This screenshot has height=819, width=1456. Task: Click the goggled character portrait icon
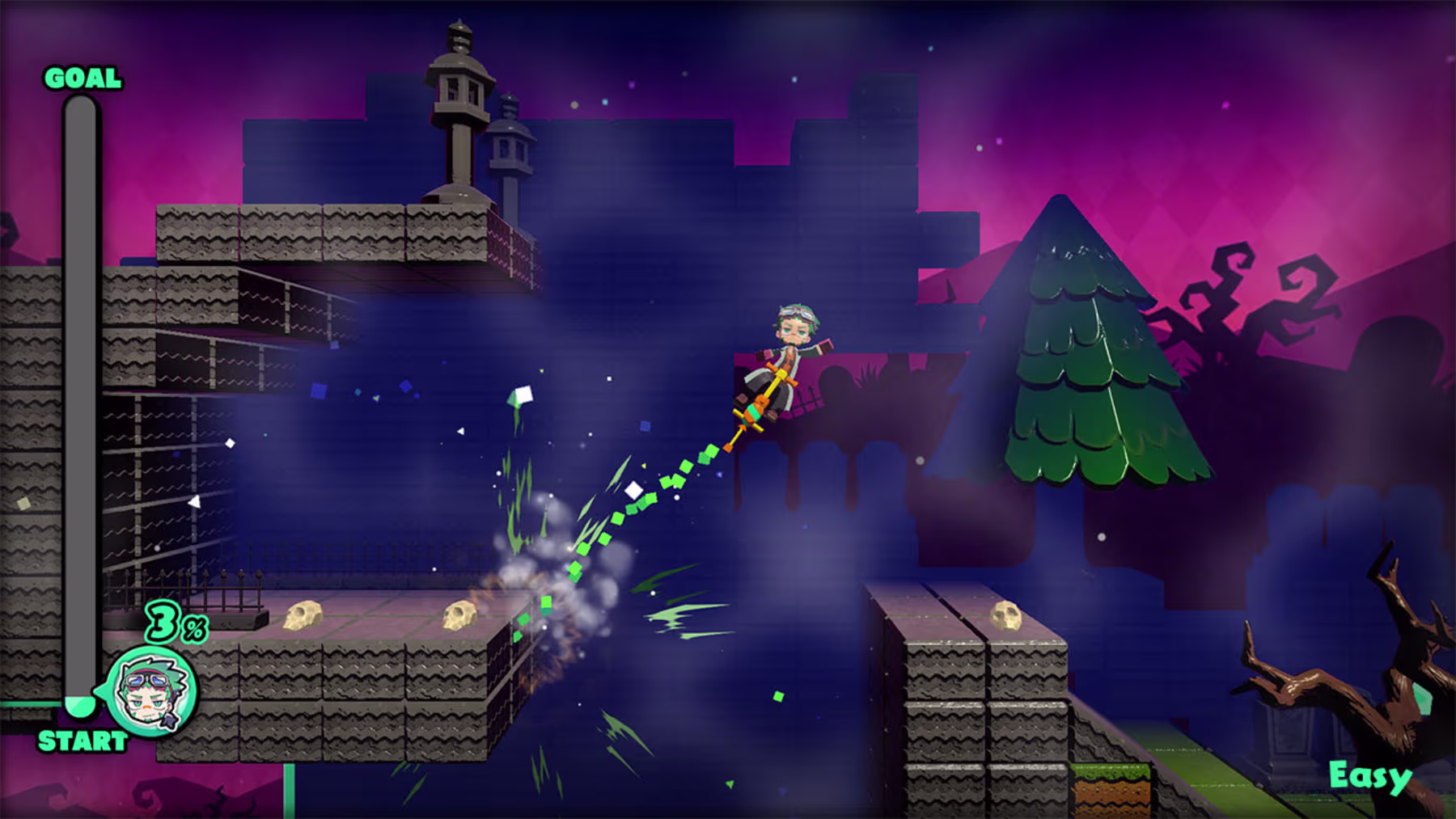(x=152, y=691)
